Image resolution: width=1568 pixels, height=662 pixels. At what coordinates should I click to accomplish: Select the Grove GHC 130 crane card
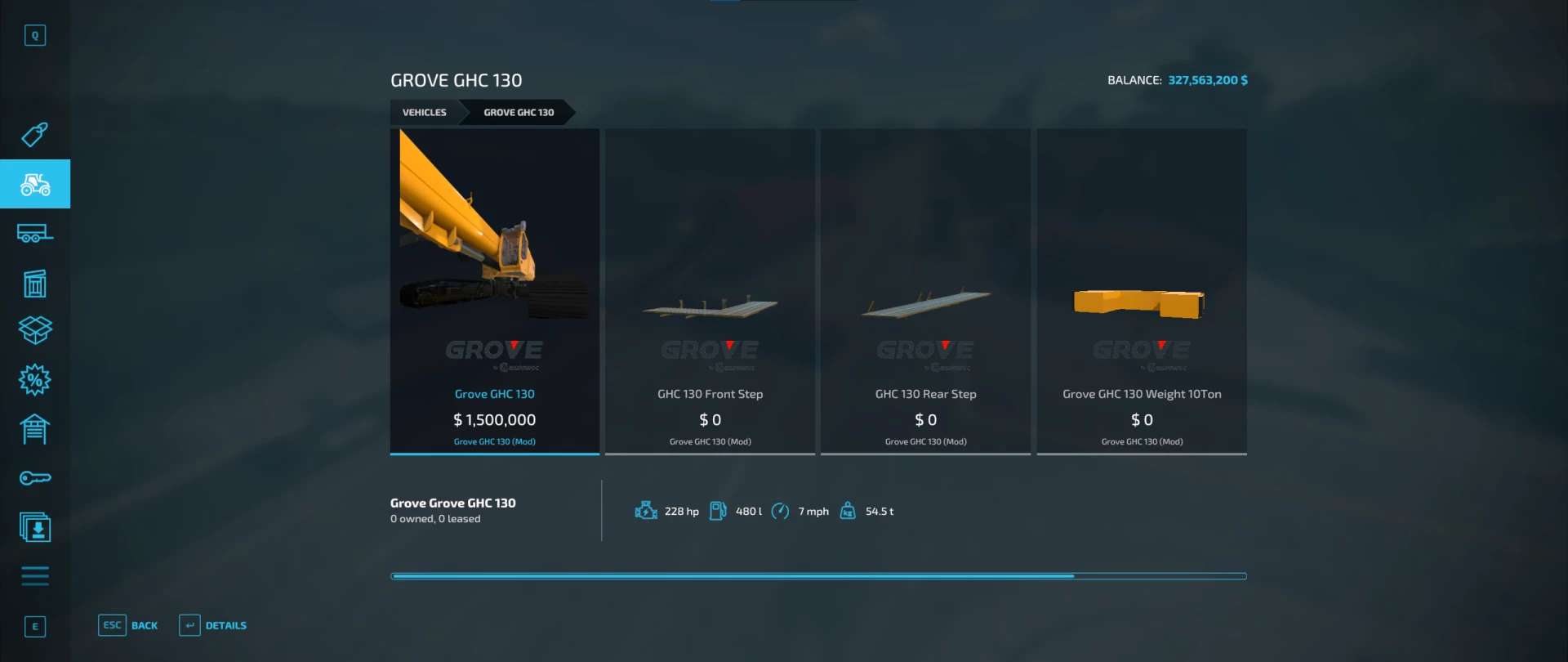click(x=495, y=290)
